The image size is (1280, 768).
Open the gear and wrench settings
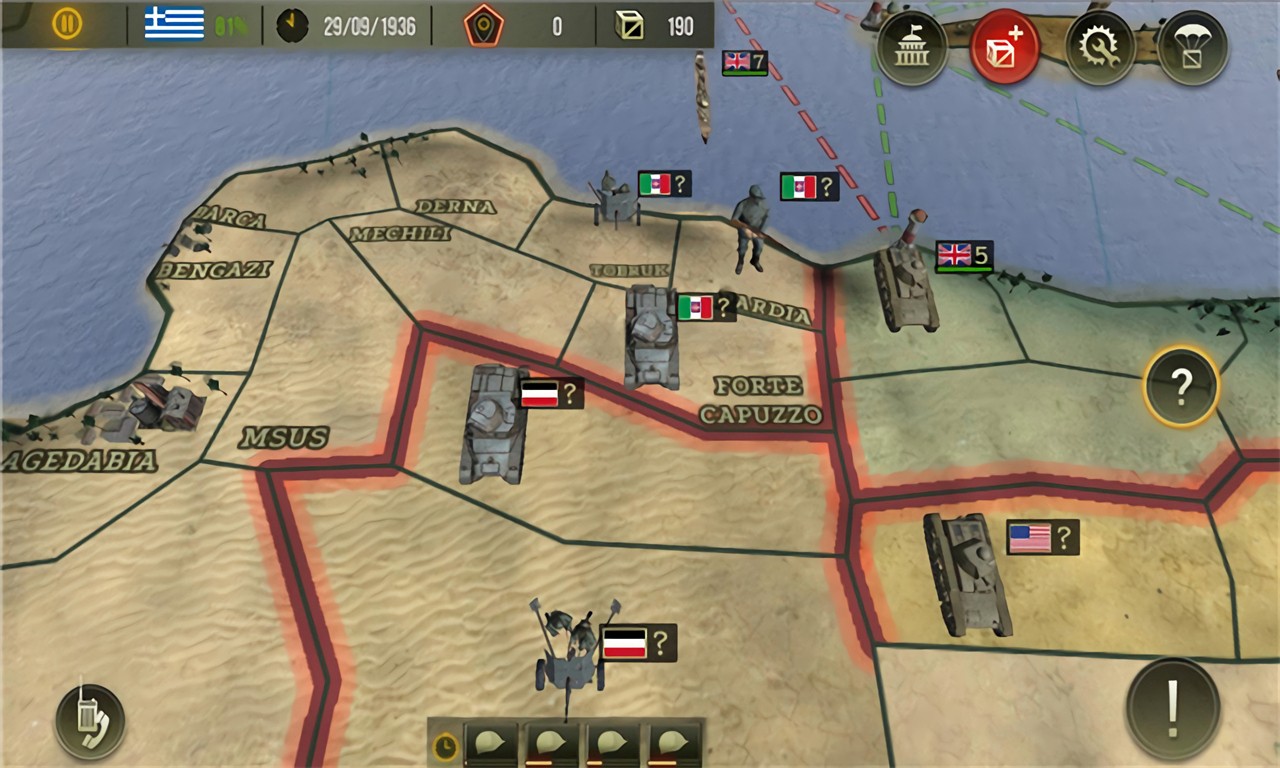[x=1099, y=48]
